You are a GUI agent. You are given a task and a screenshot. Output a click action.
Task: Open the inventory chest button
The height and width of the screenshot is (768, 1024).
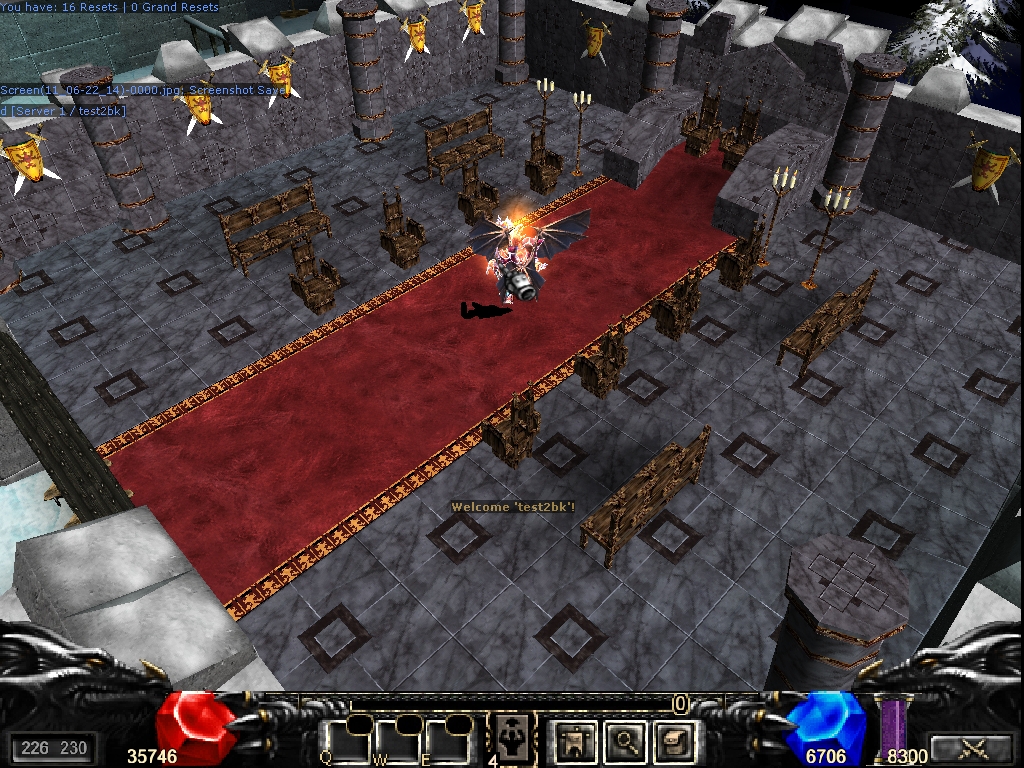pyautogui.click(x=674, y=741)
